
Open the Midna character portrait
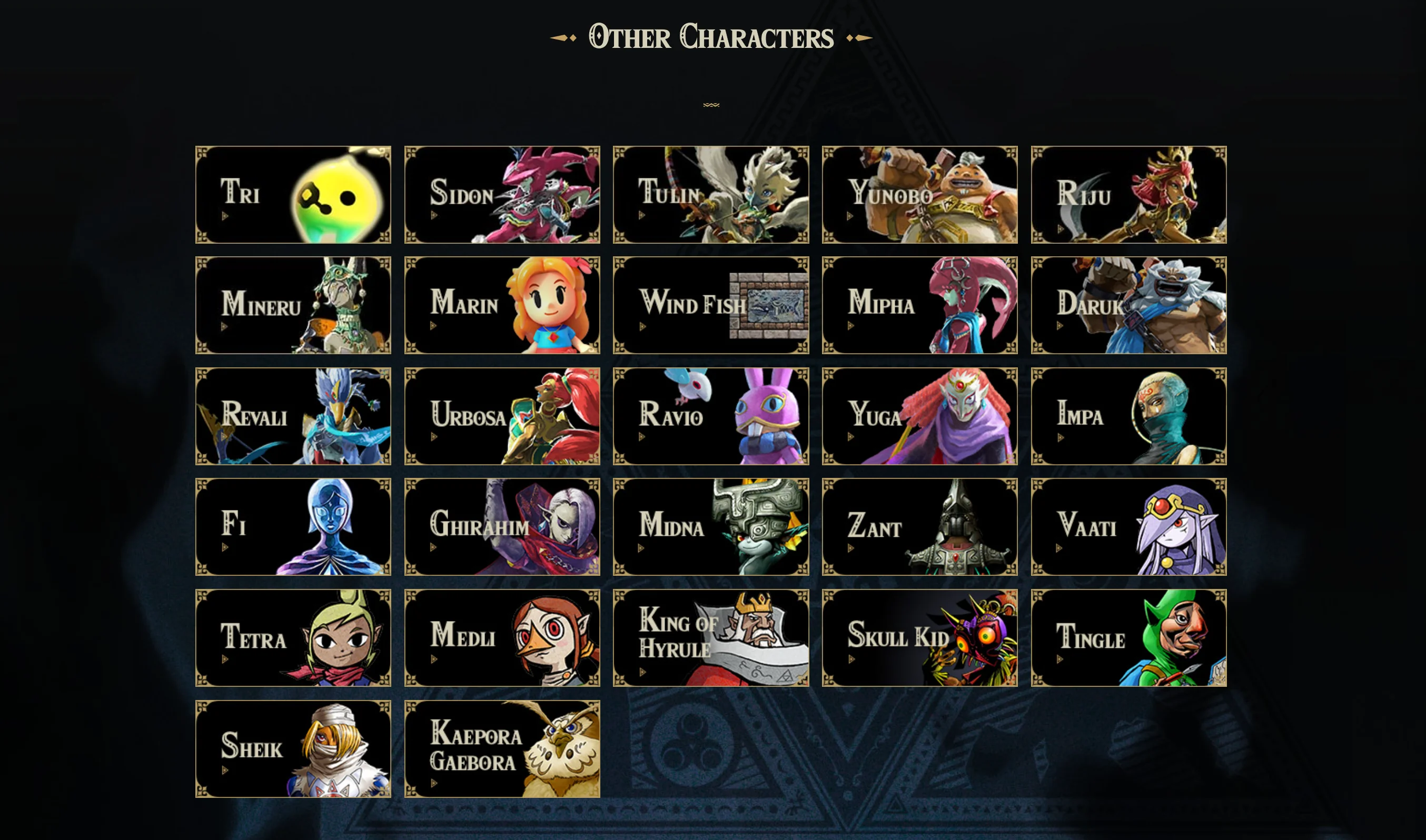(759, 526)
